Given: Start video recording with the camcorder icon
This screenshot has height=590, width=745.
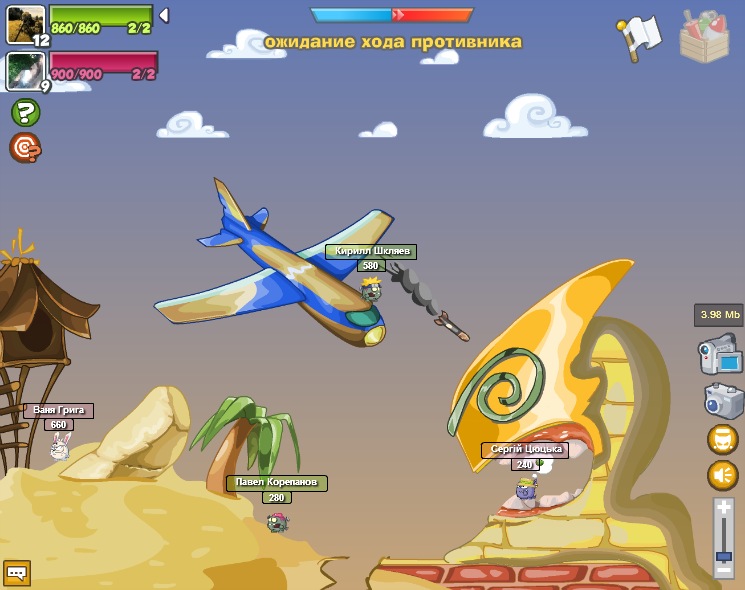Looking at the screenshot, I should (x=719, y=355).
